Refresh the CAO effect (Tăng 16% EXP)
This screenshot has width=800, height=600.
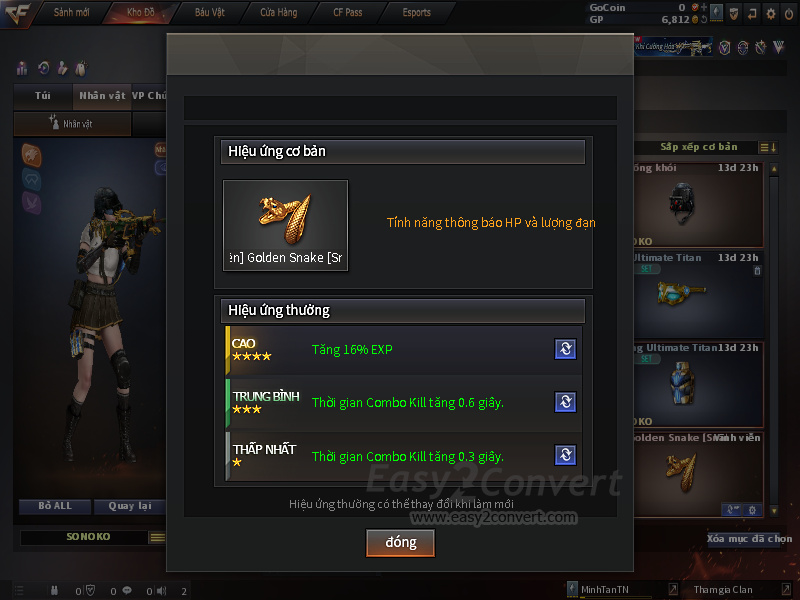point(565,349)
